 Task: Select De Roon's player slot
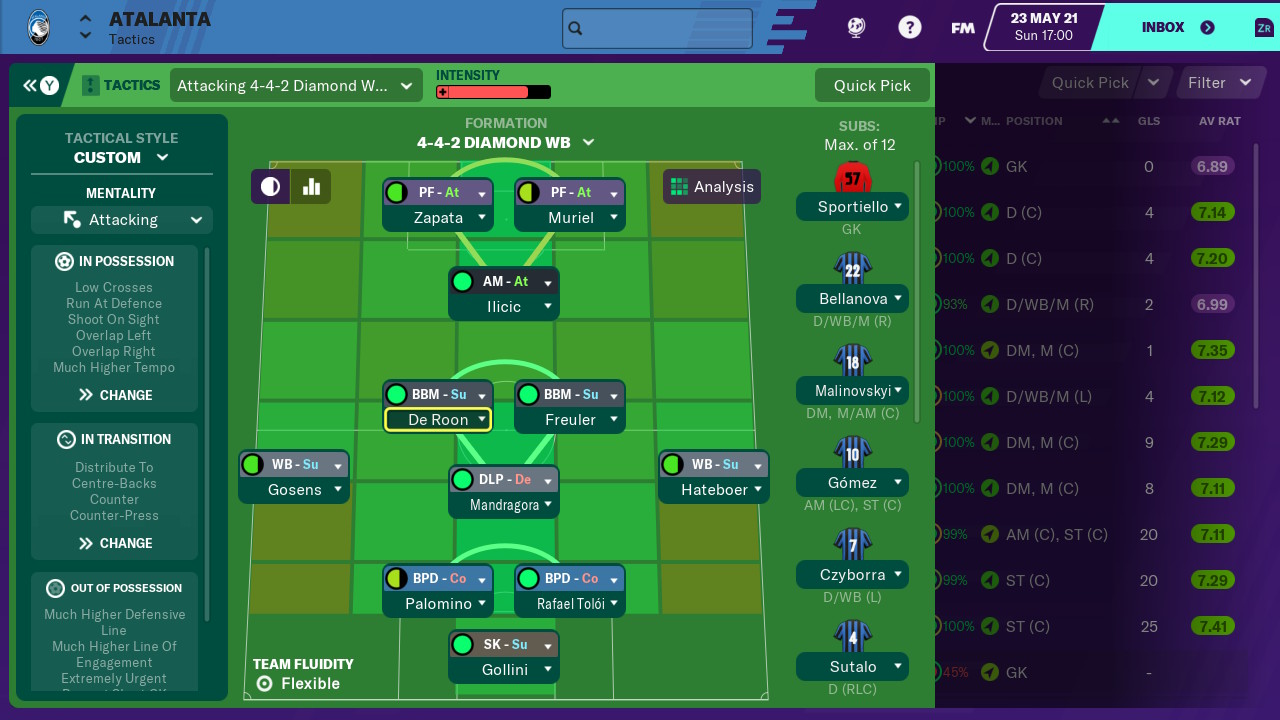438,420
